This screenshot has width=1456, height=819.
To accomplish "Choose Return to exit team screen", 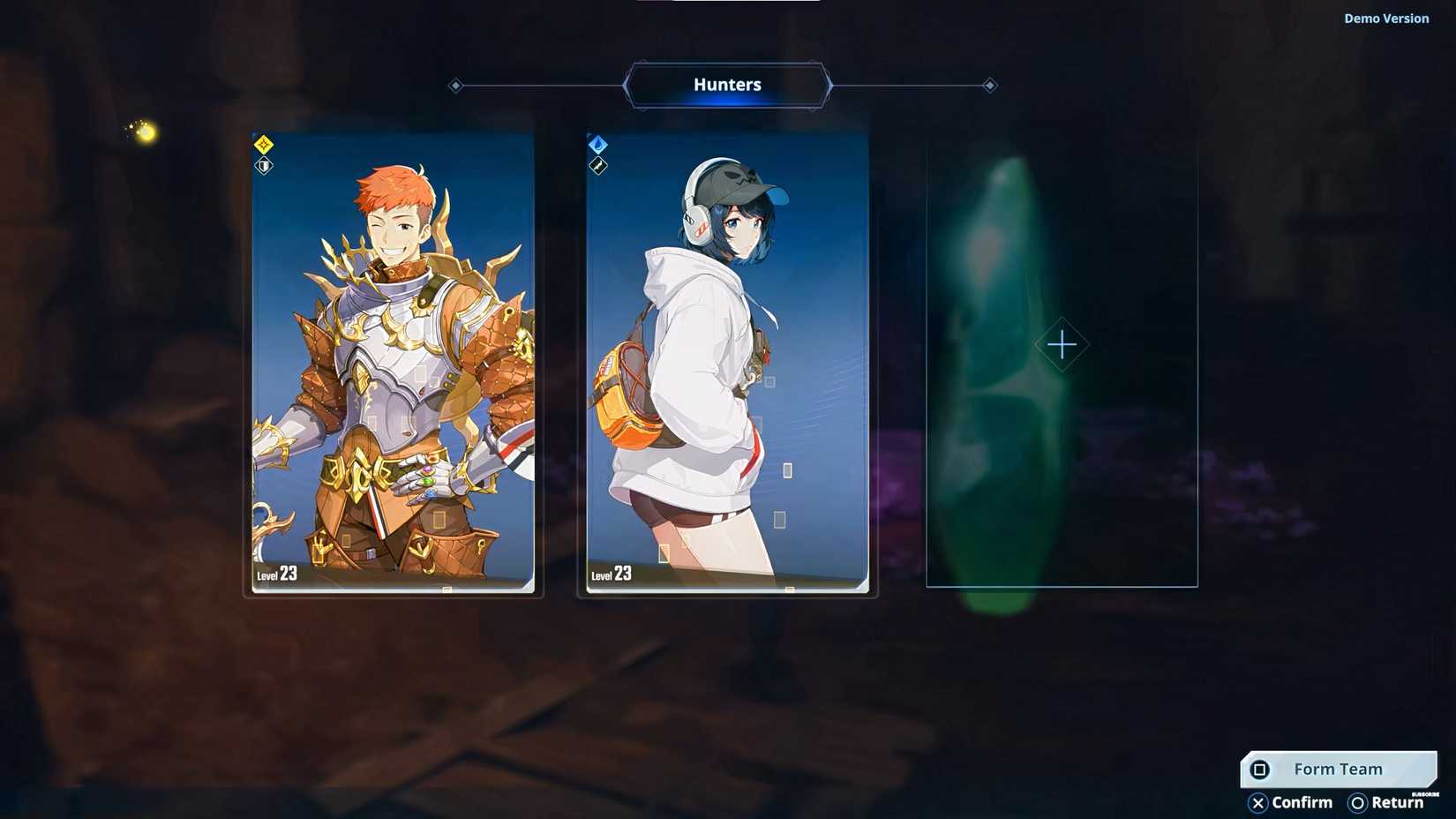I will 1397,803.
